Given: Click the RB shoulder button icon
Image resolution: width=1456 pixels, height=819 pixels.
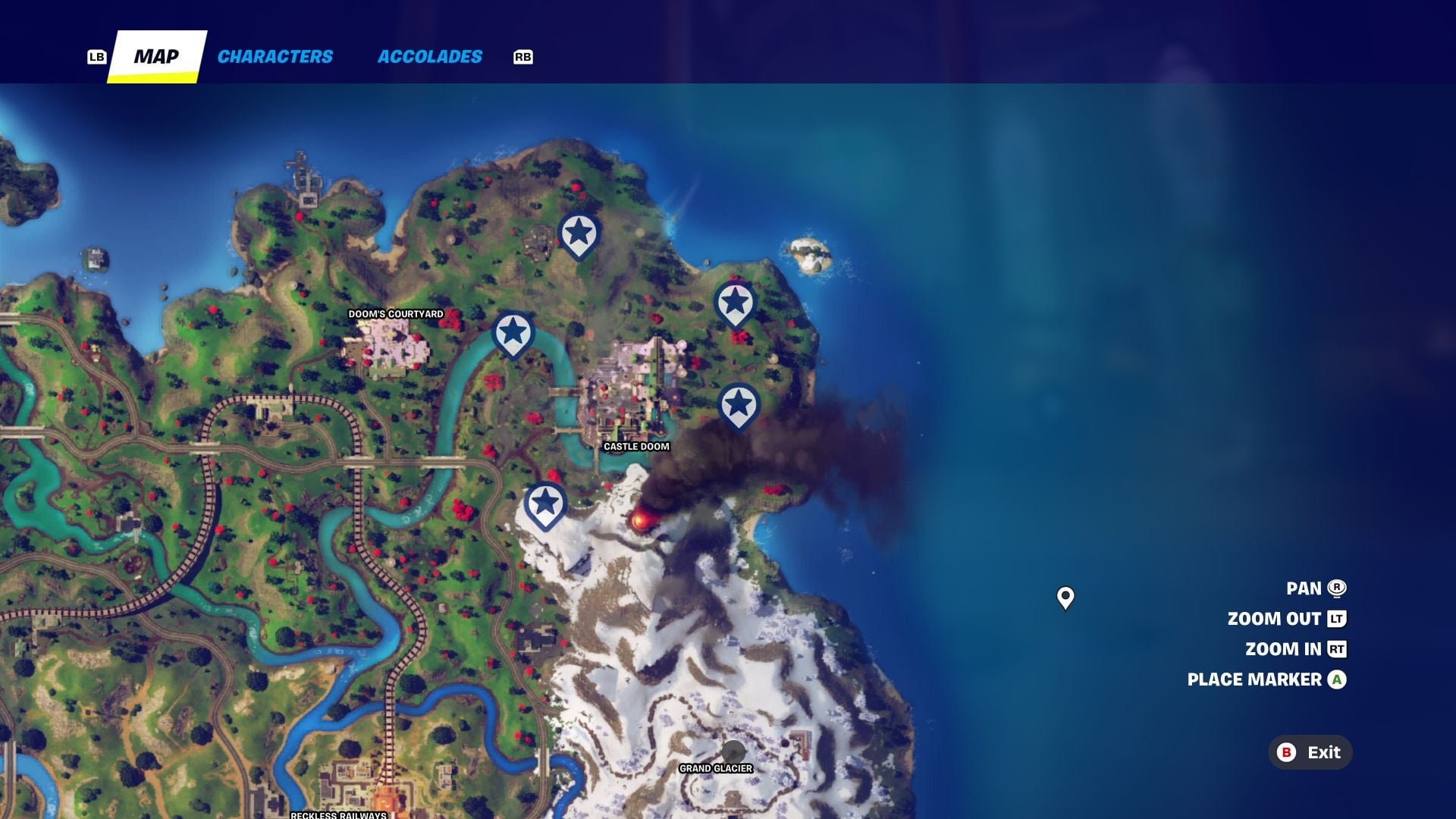Looking at the screenshot, I should point(522,56).
